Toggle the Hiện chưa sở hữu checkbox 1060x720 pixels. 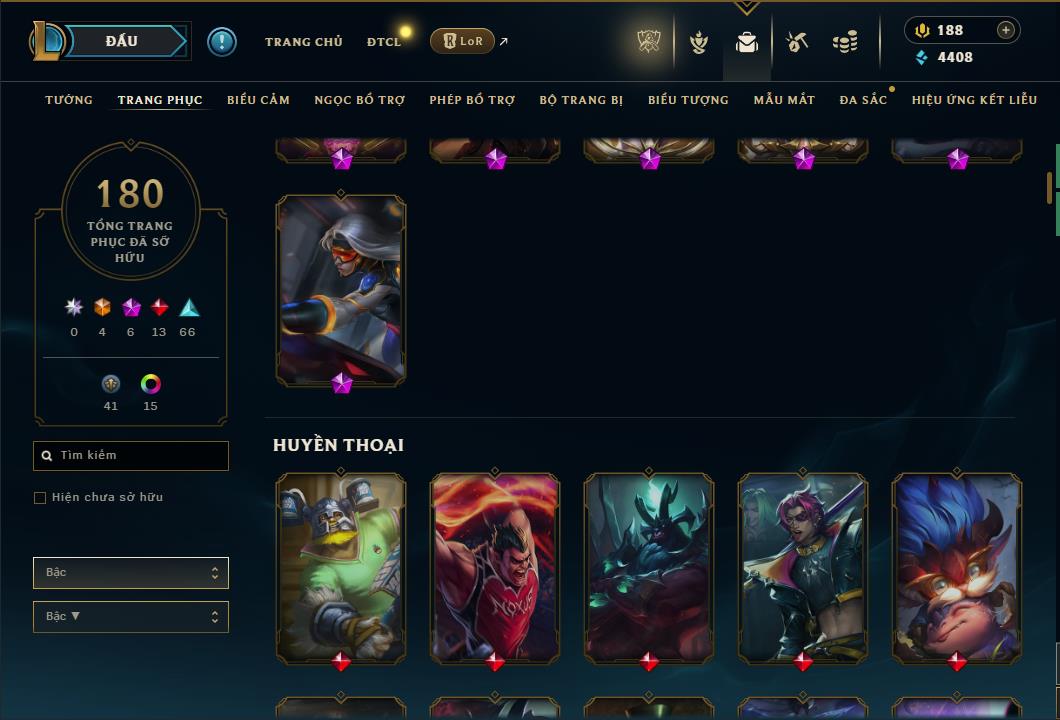point(40,498)
